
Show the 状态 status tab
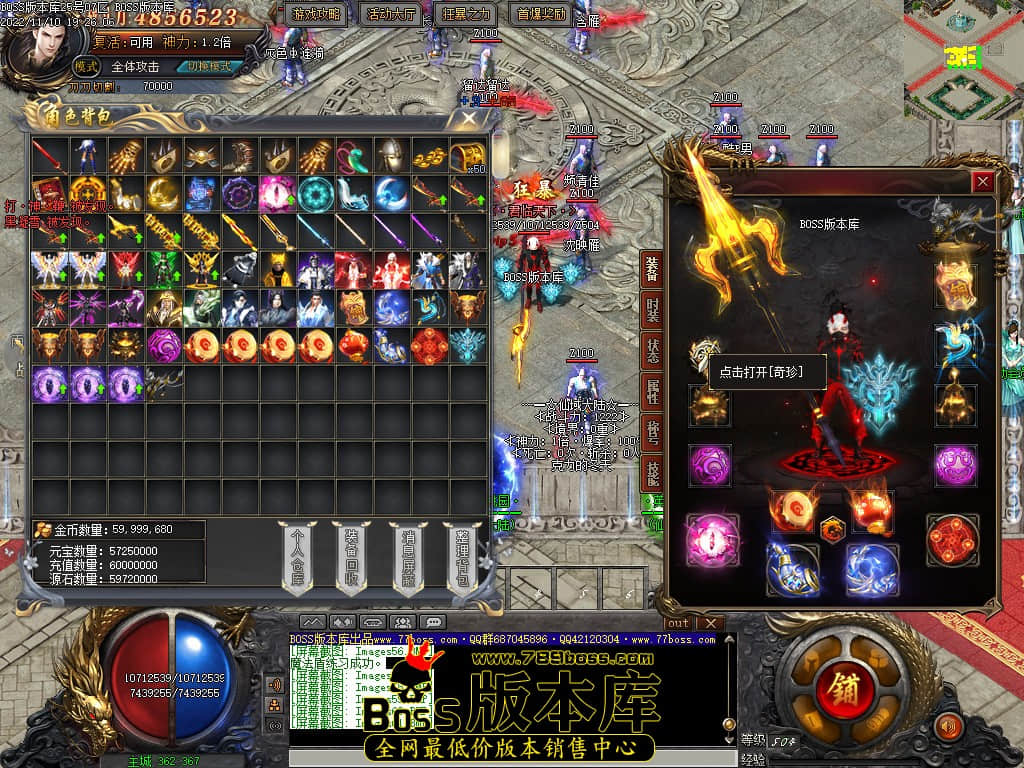point(652,350)
